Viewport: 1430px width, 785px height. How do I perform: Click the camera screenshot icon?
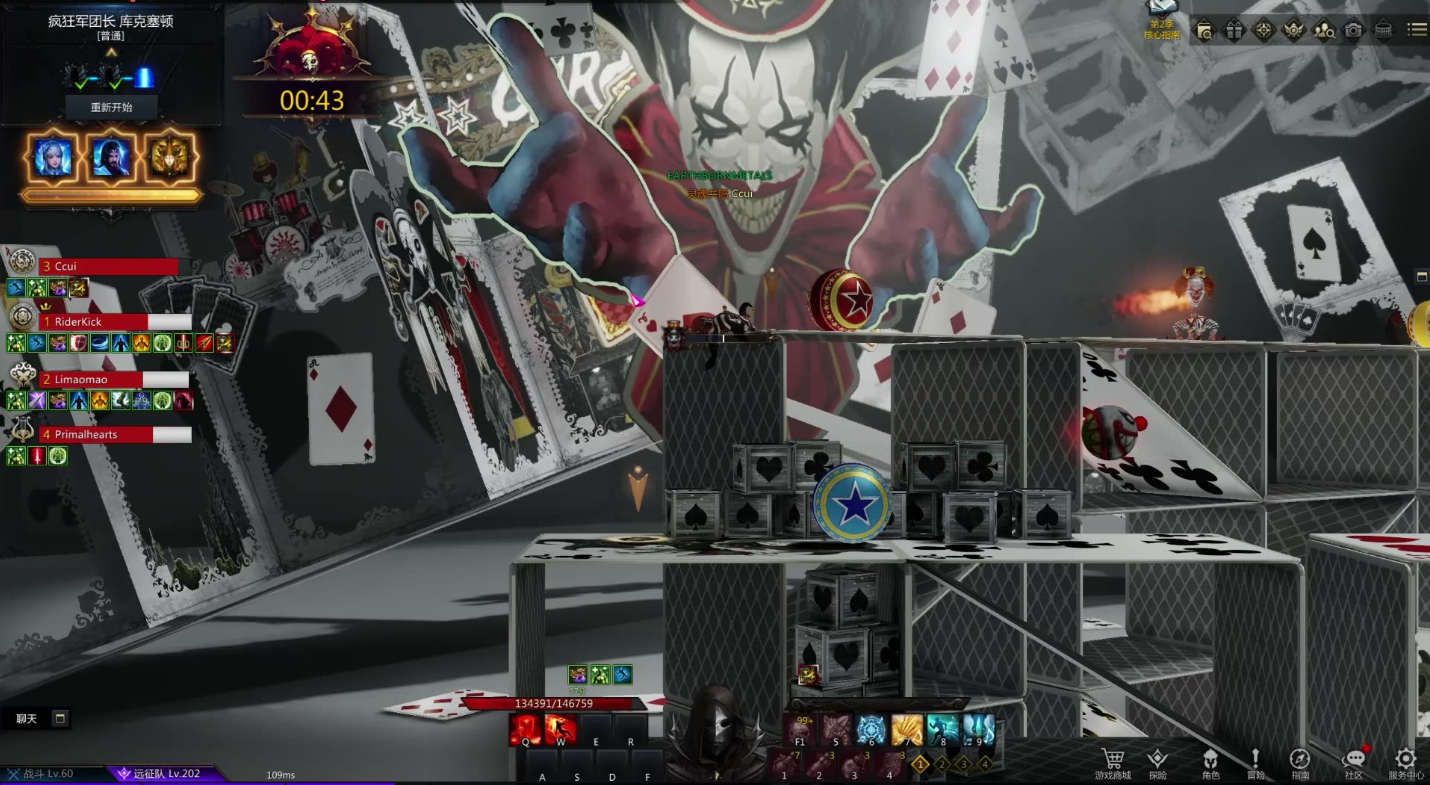pos(1353,30)
